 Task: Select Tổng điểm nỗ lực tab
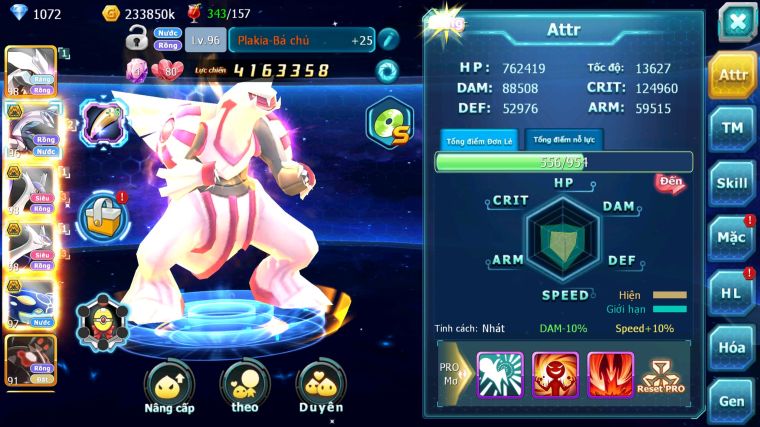tap(564, 140)
